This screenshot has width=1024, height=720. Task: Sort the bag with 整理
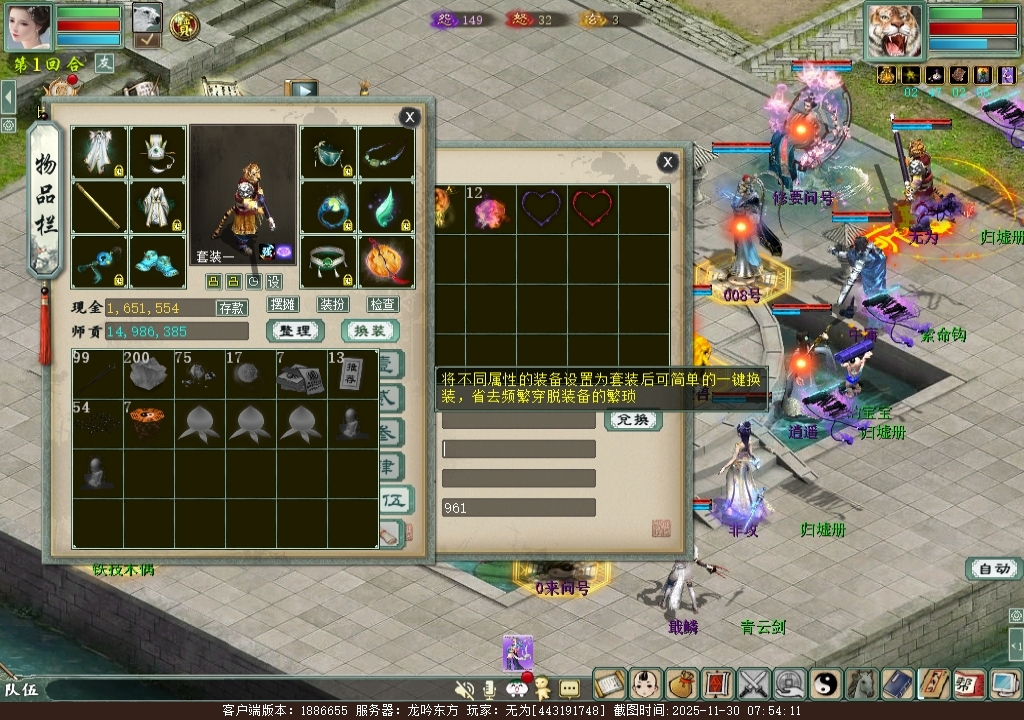pyautogui.click(x=295, y=331)
